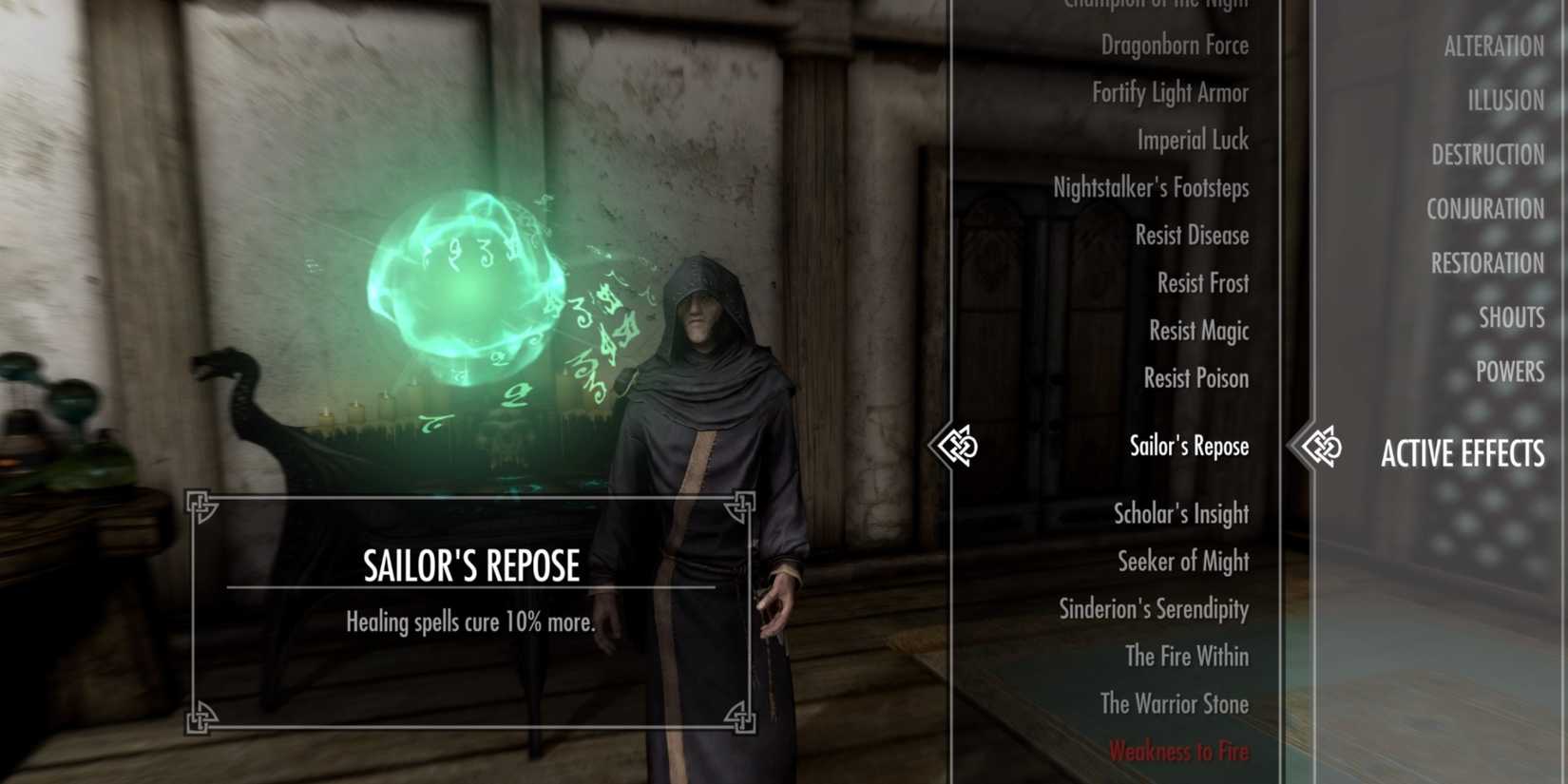Open the Powers section

coord(1510,372)
